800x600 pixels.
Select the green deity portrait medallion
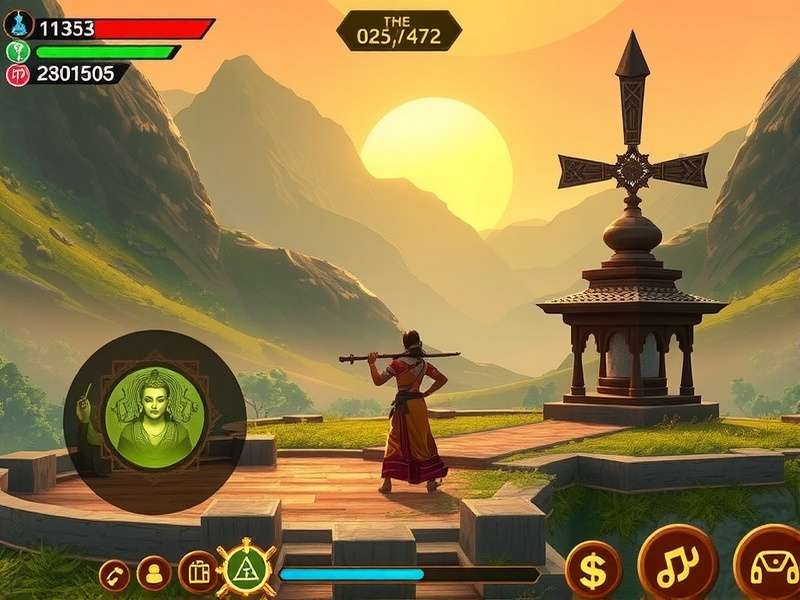pos(155,413)
